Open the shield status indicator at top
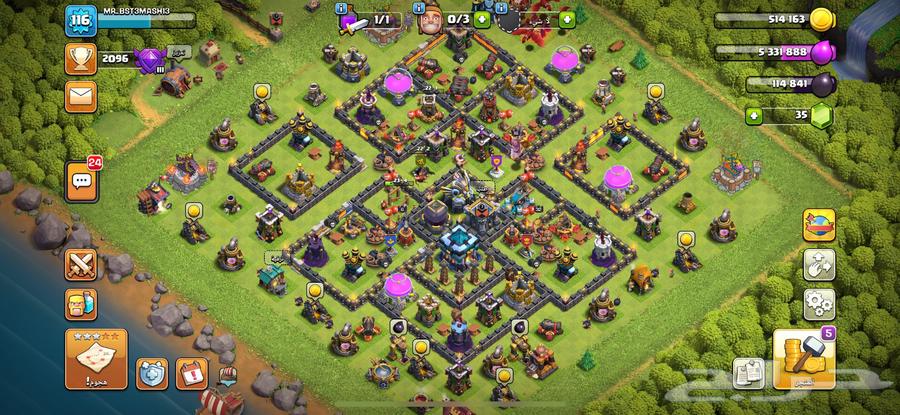900x415 pixels. pyautogui.click(x=530, y=19)
